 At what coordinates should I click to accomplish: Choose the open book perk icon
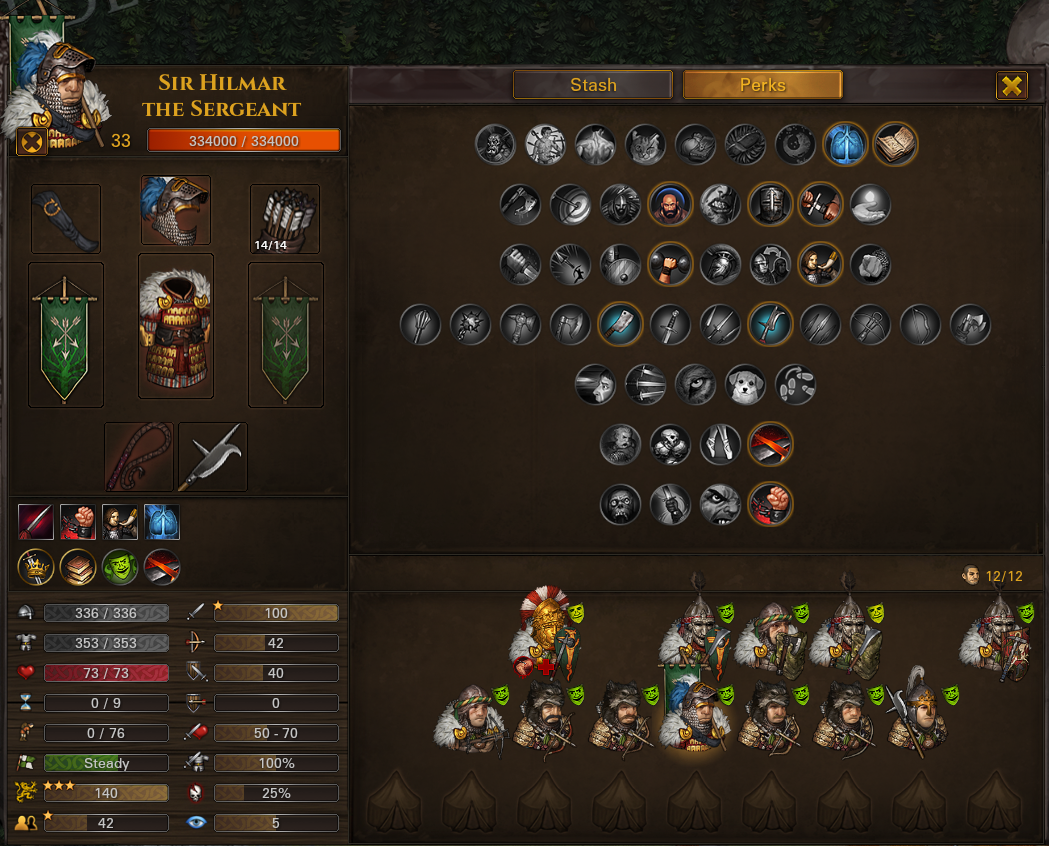pyautogui.click(x=895, y=144)
